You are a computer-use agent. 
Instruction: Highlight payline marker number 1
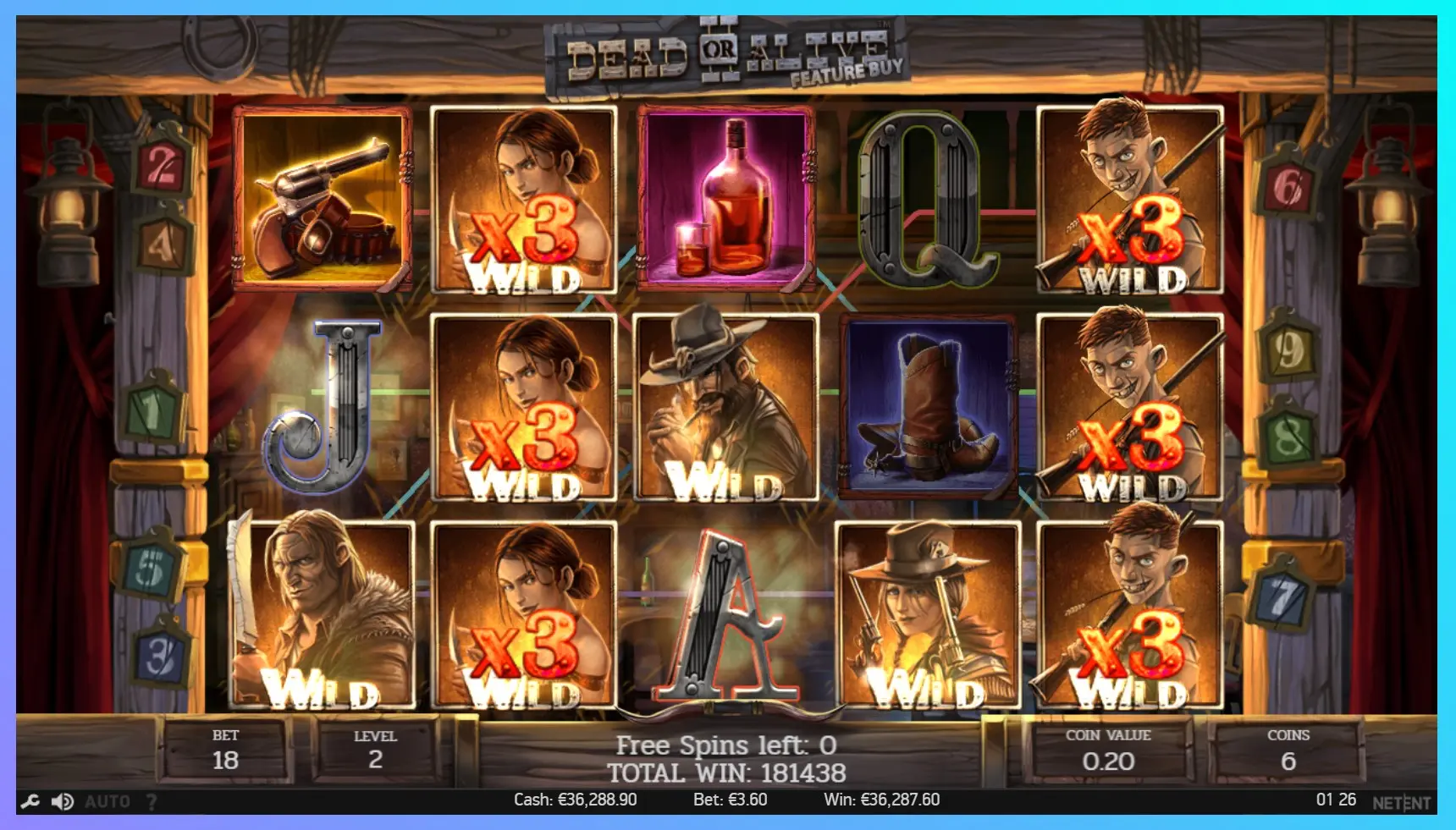coord(152,412)
